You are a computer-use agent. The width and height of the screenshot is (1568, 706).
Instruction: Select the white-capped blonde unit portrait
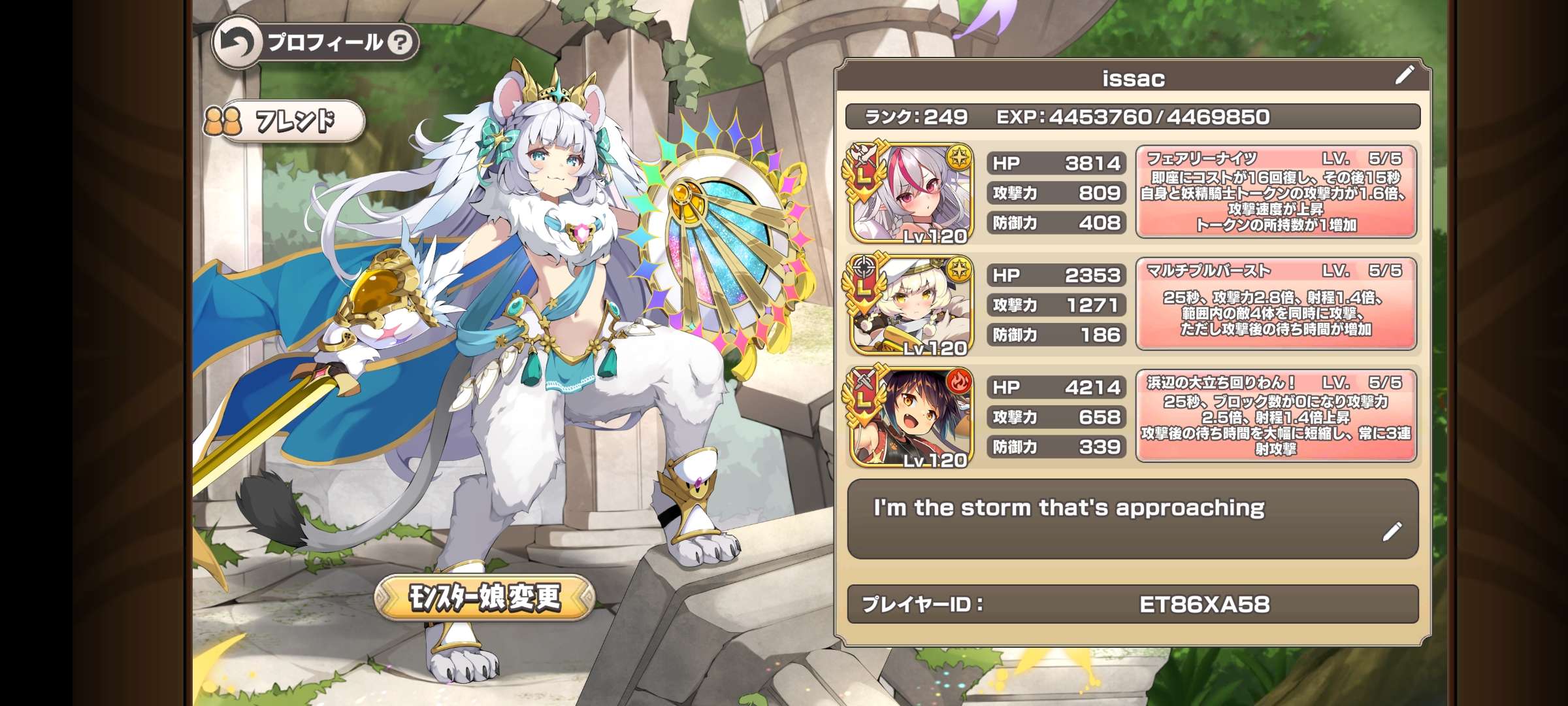coord(913,305)
